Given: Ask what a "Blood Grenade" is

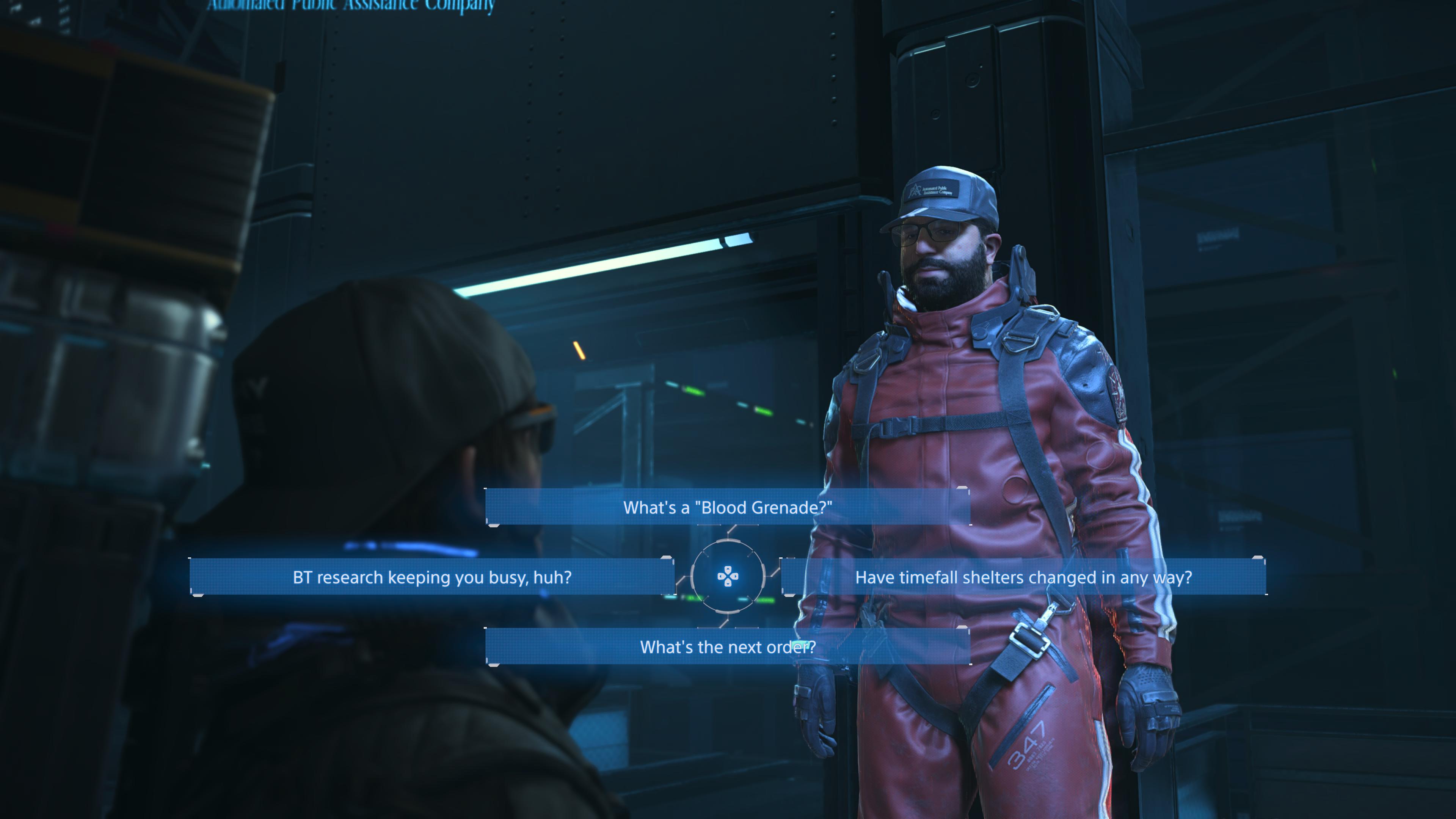Looking at the screenshot, I should click(728, 507).
